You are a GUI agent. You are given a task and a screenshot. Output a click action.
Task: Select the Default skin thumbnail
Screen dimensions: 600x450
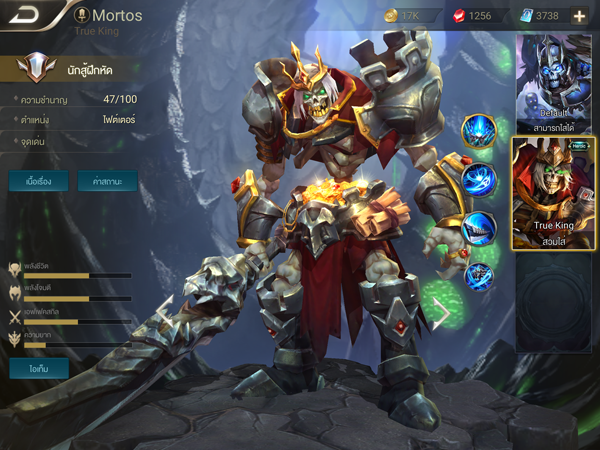coord(553,80)
